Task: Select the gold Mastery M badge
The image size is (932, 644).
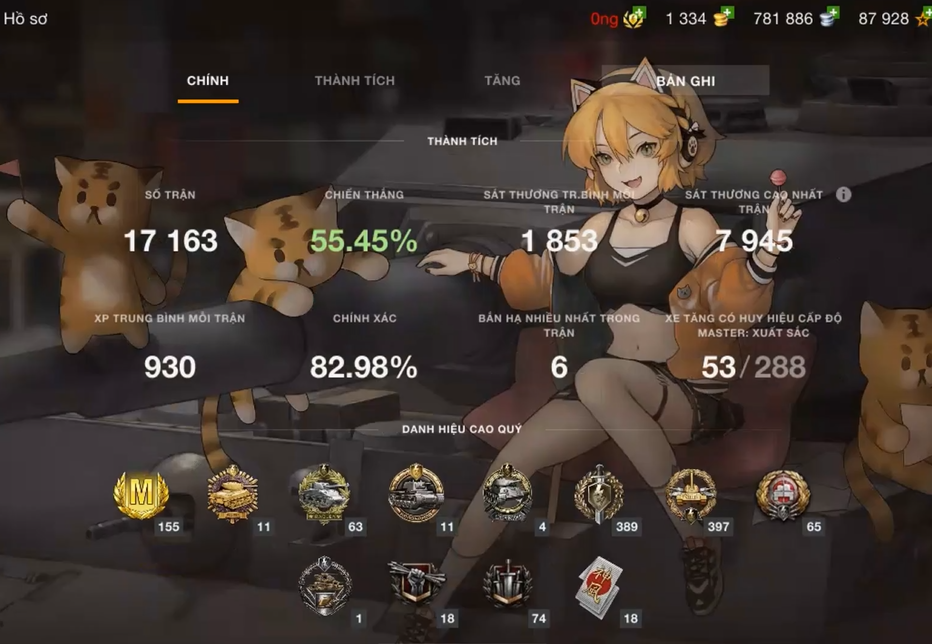Action: [x=142, y=495]
